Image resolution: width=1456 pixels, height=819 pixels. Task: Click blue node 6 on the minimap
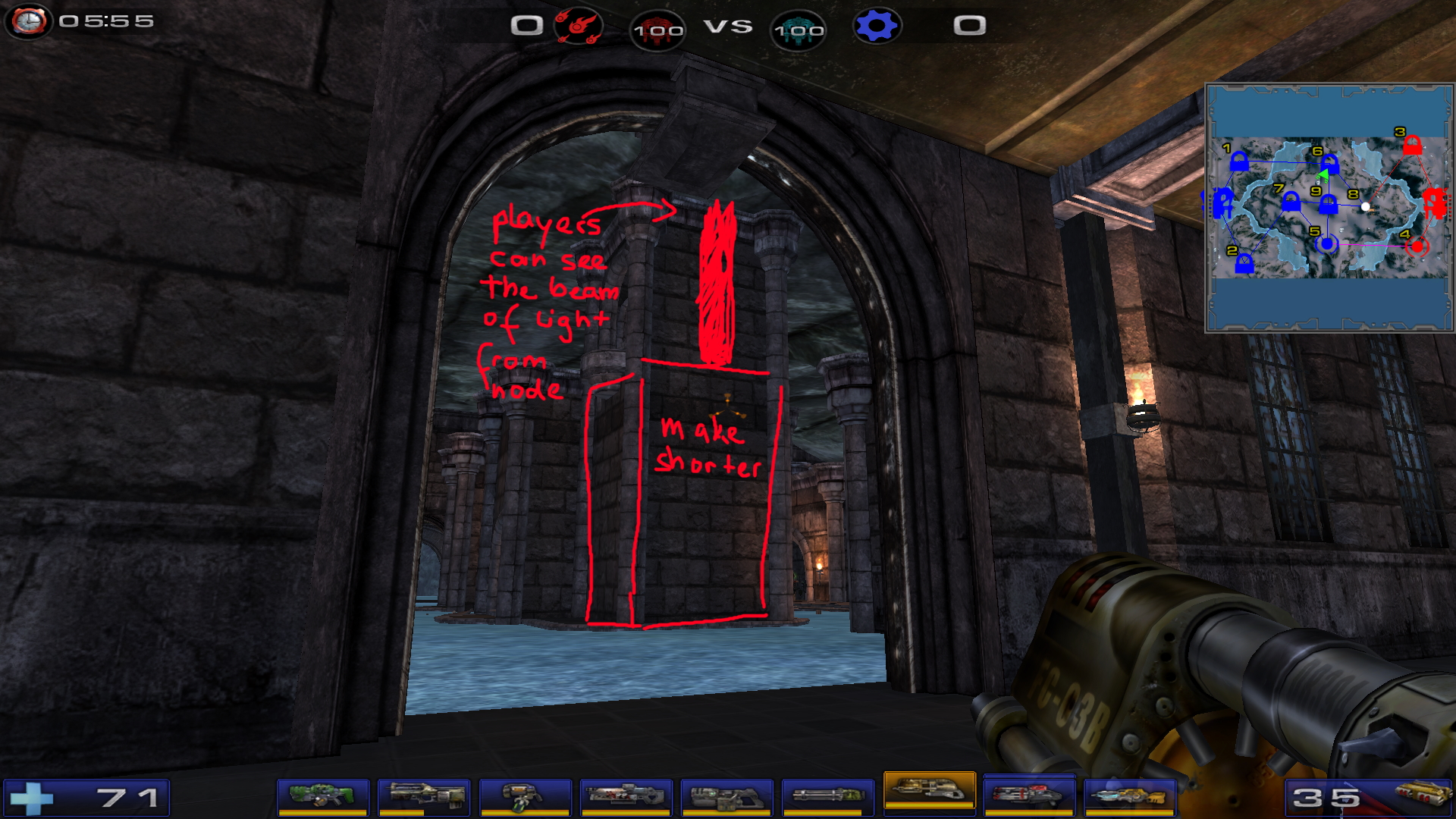(x=1329, y=164)
